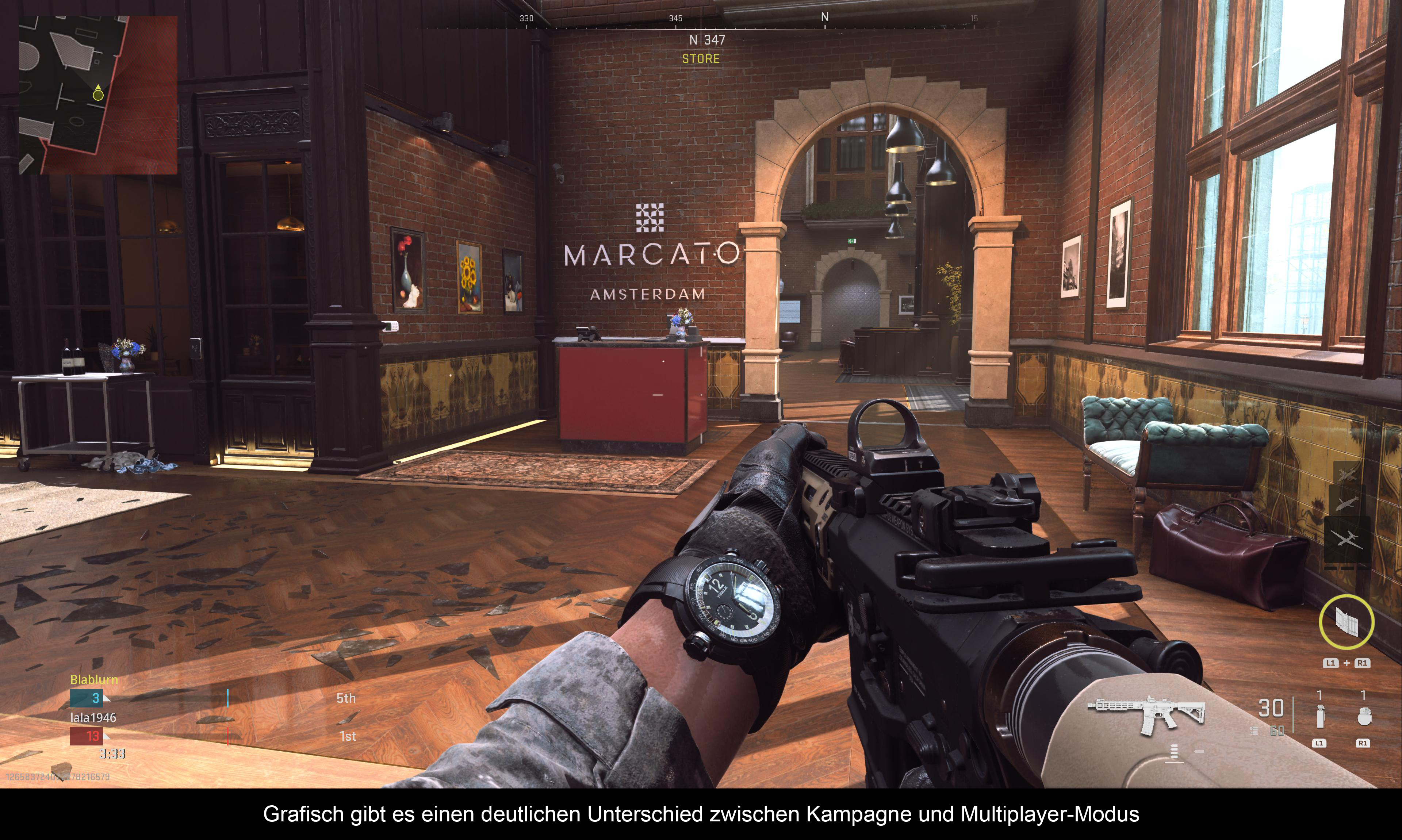Choose the cruise missile killstreak icon
Viewport: 1402px width, 840px height.
tap(1347, 502)
